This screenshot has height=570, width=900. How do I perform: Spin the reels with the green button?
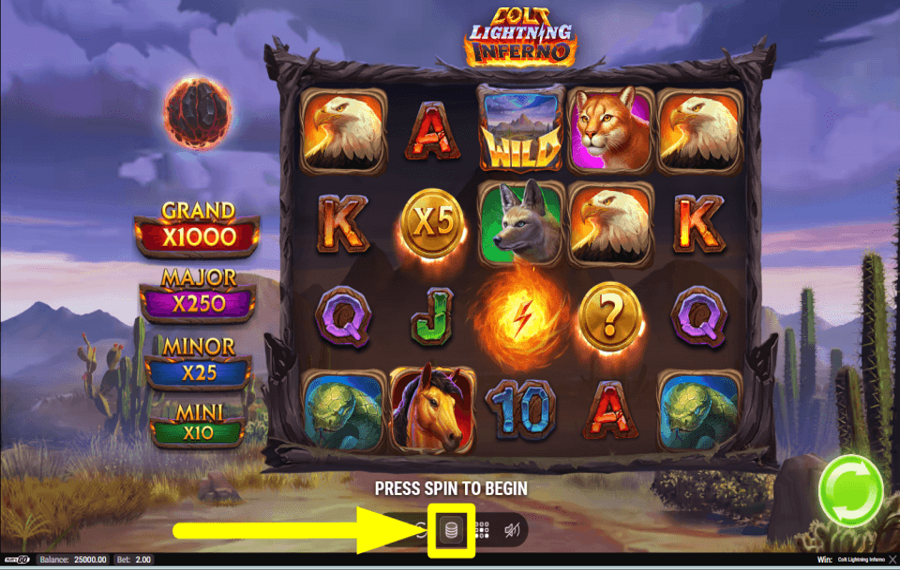click(849, 490)
